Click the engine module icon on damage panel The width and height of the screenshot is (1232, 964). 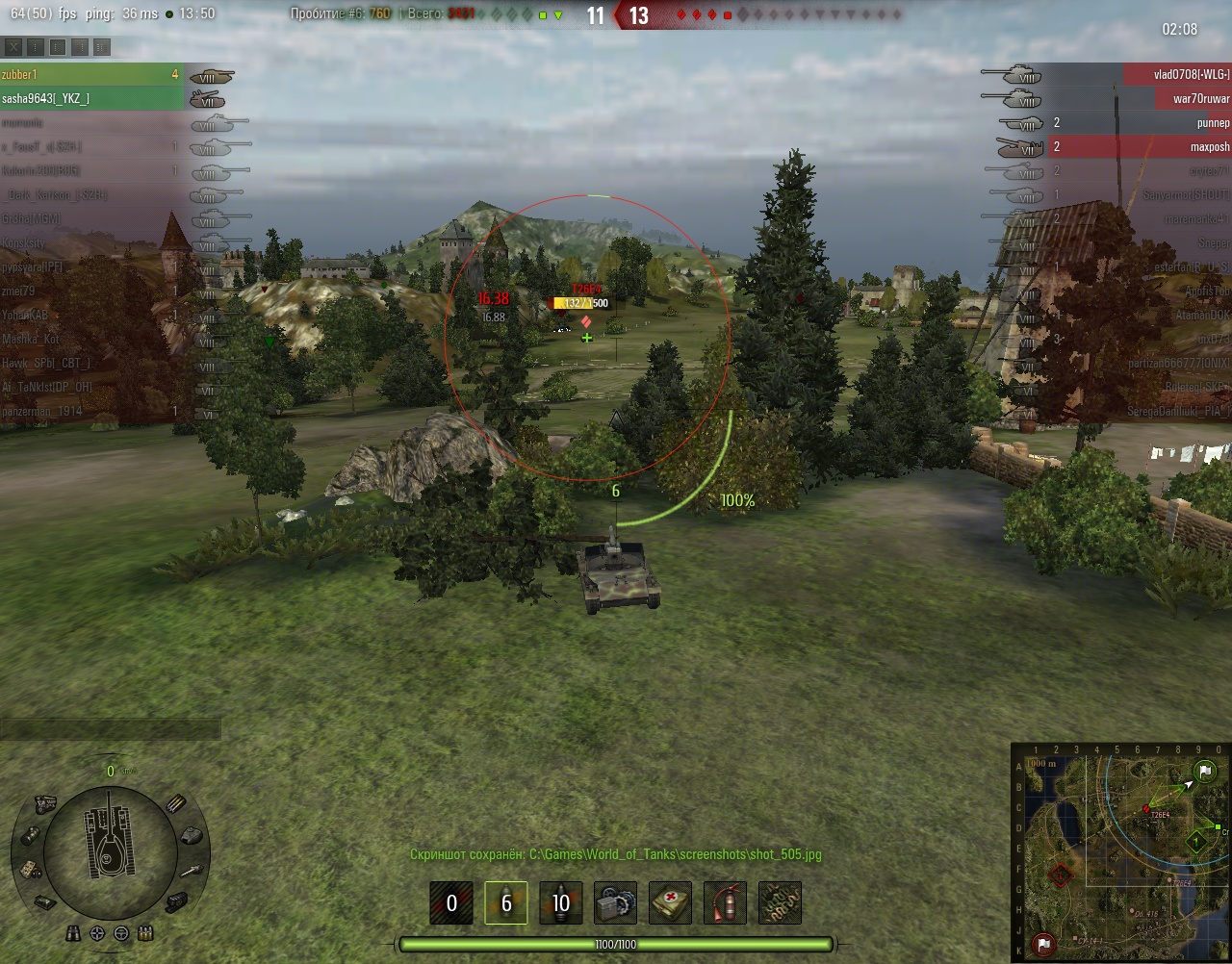(45, 802)
